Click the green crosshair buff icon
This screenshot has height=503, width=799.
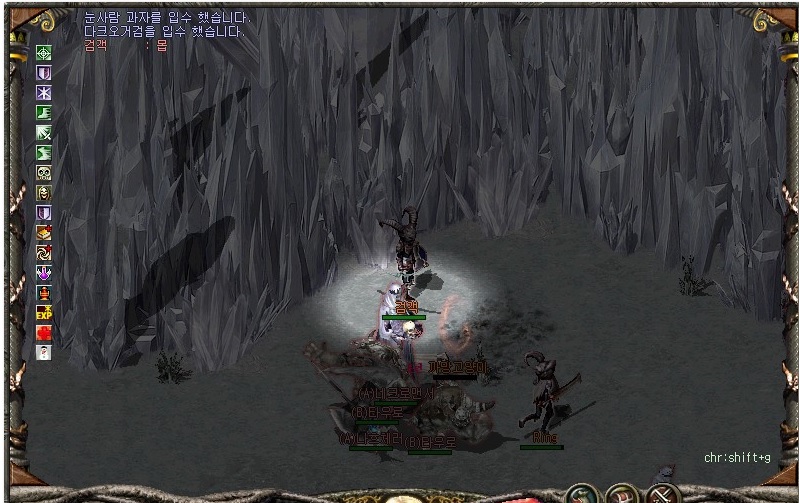pos(44,53)
